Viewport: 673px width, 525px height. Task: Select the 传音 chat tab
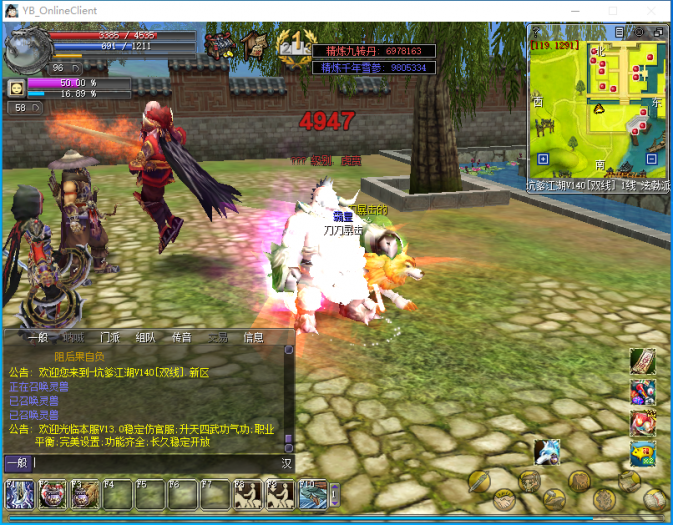pyautogui.click(x=181, y=338)
